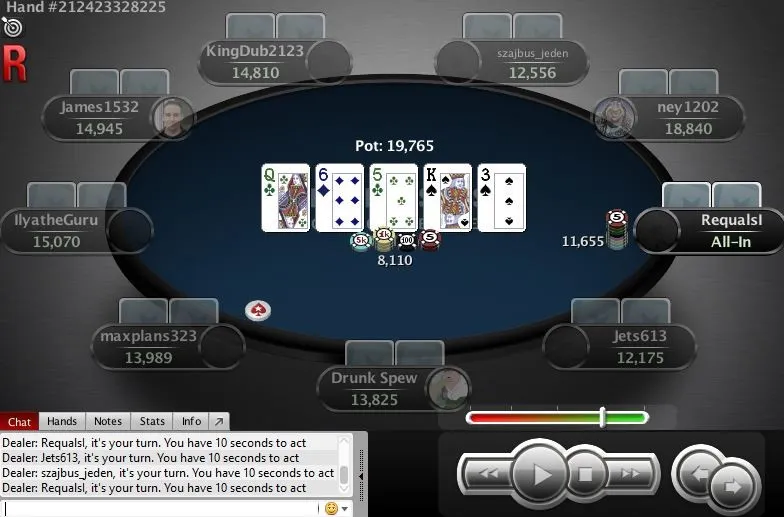Select player ney1202's seat
Image resolution: width=784 pixels, height=517 pixels.
[x=670, y=117]
